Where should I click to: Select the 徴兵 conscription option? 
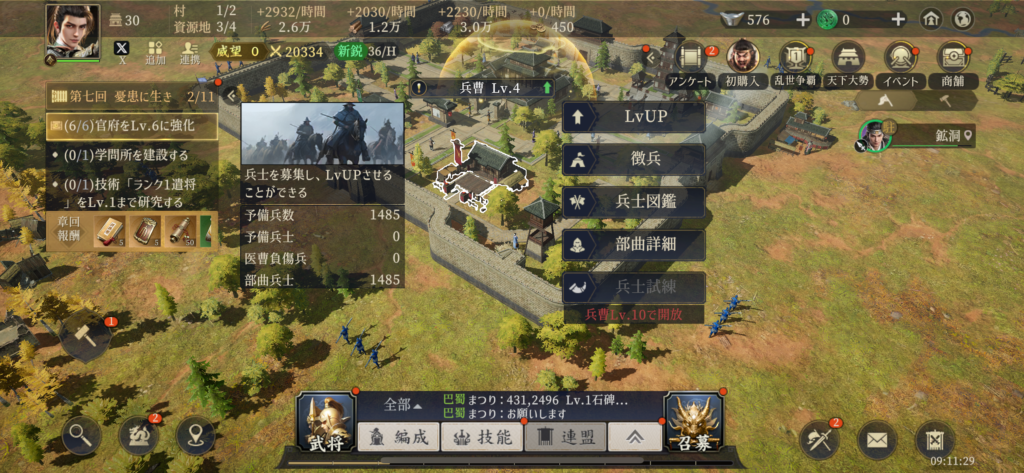coord(634,159)
